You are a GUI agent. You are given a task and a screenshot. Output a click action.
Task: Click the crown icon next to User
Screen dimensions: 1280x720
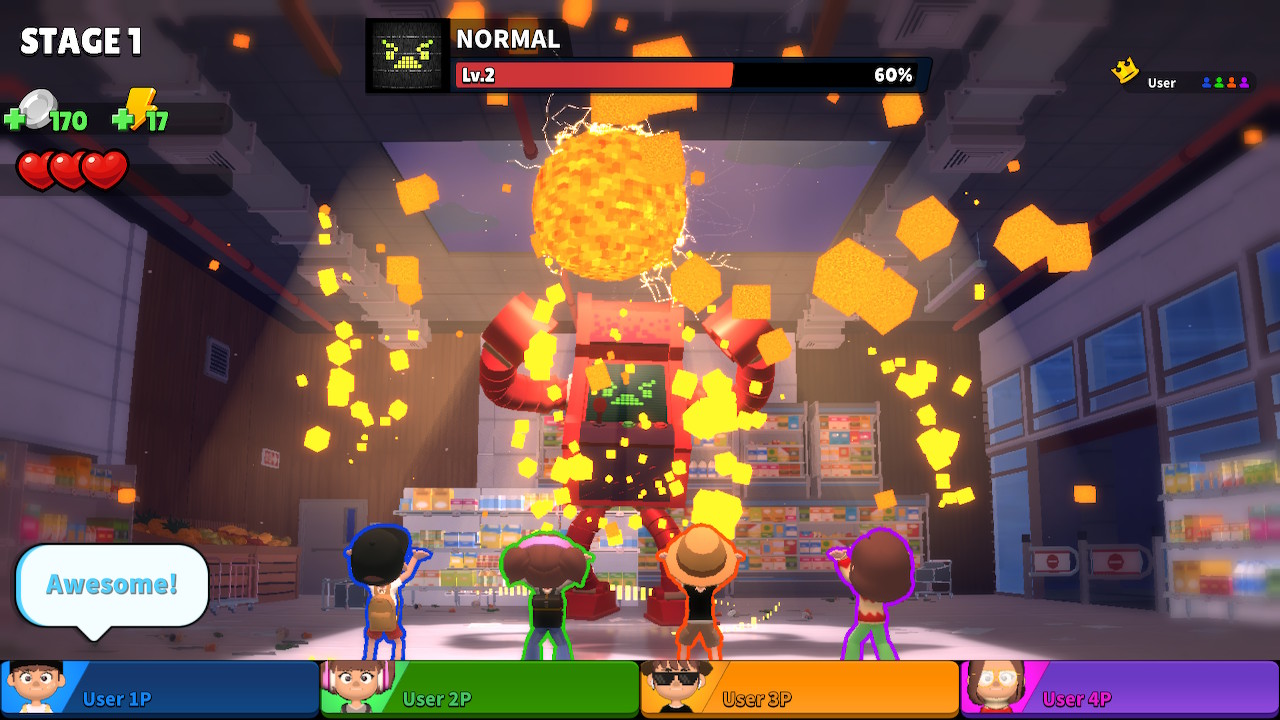point(1125,70)
